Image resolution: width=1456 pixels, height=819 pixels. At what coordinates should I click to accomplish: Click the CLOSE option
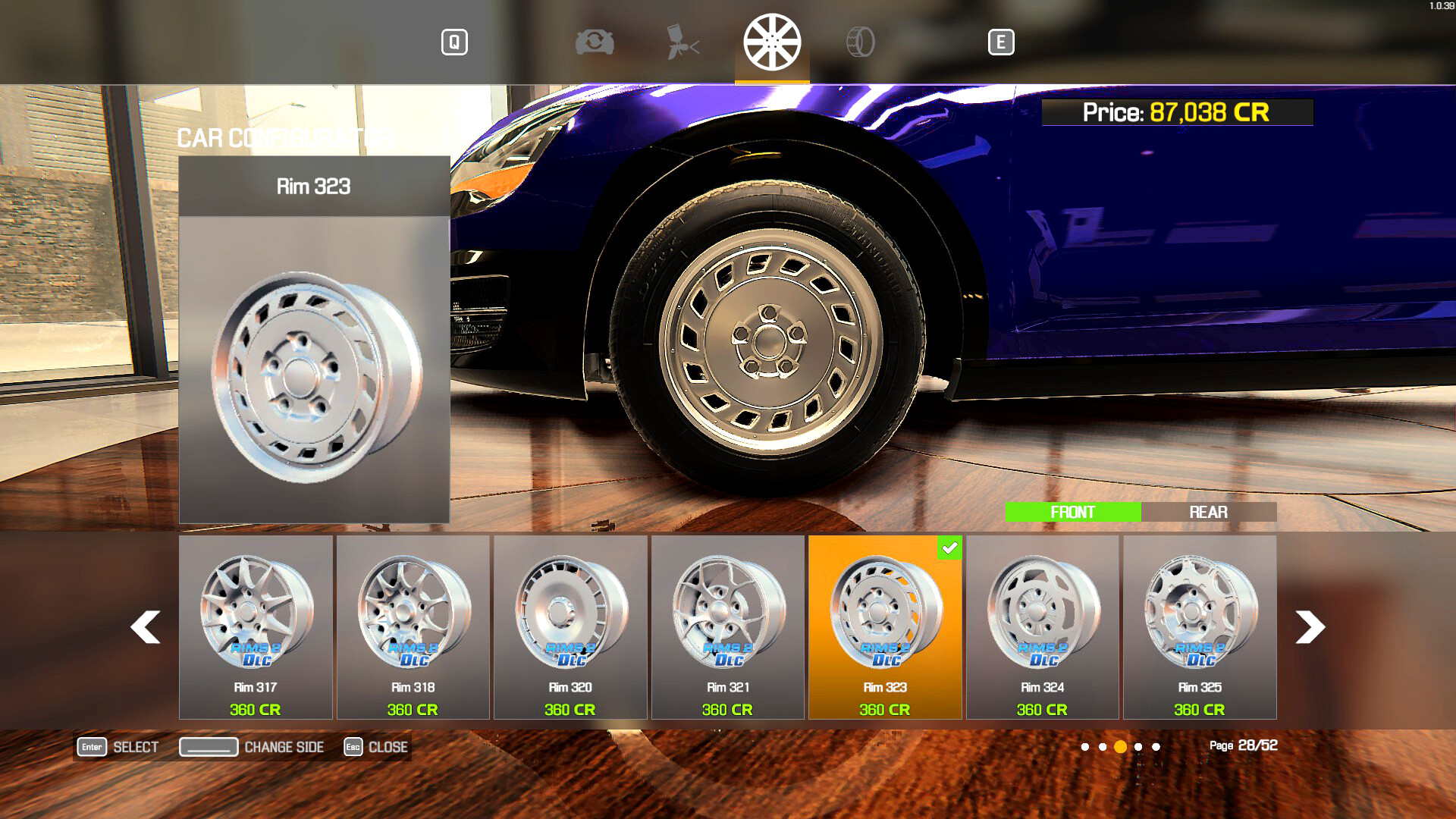(x=377, y=747)
